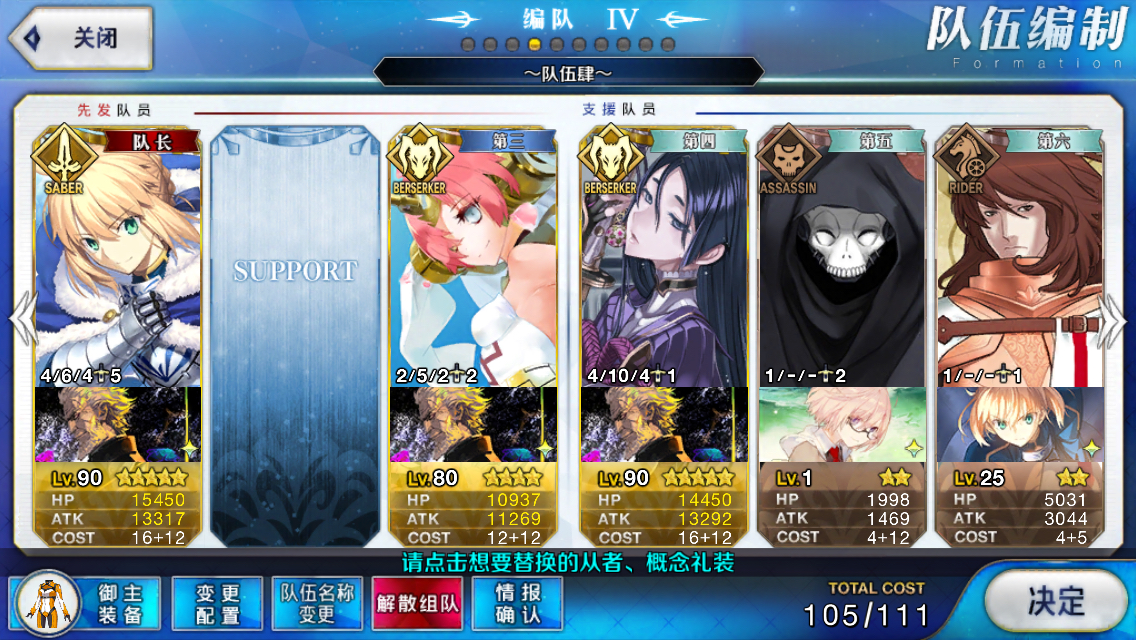Select the pink-haired Berserker in slot three
The image size is (1136, 640).
472,260
